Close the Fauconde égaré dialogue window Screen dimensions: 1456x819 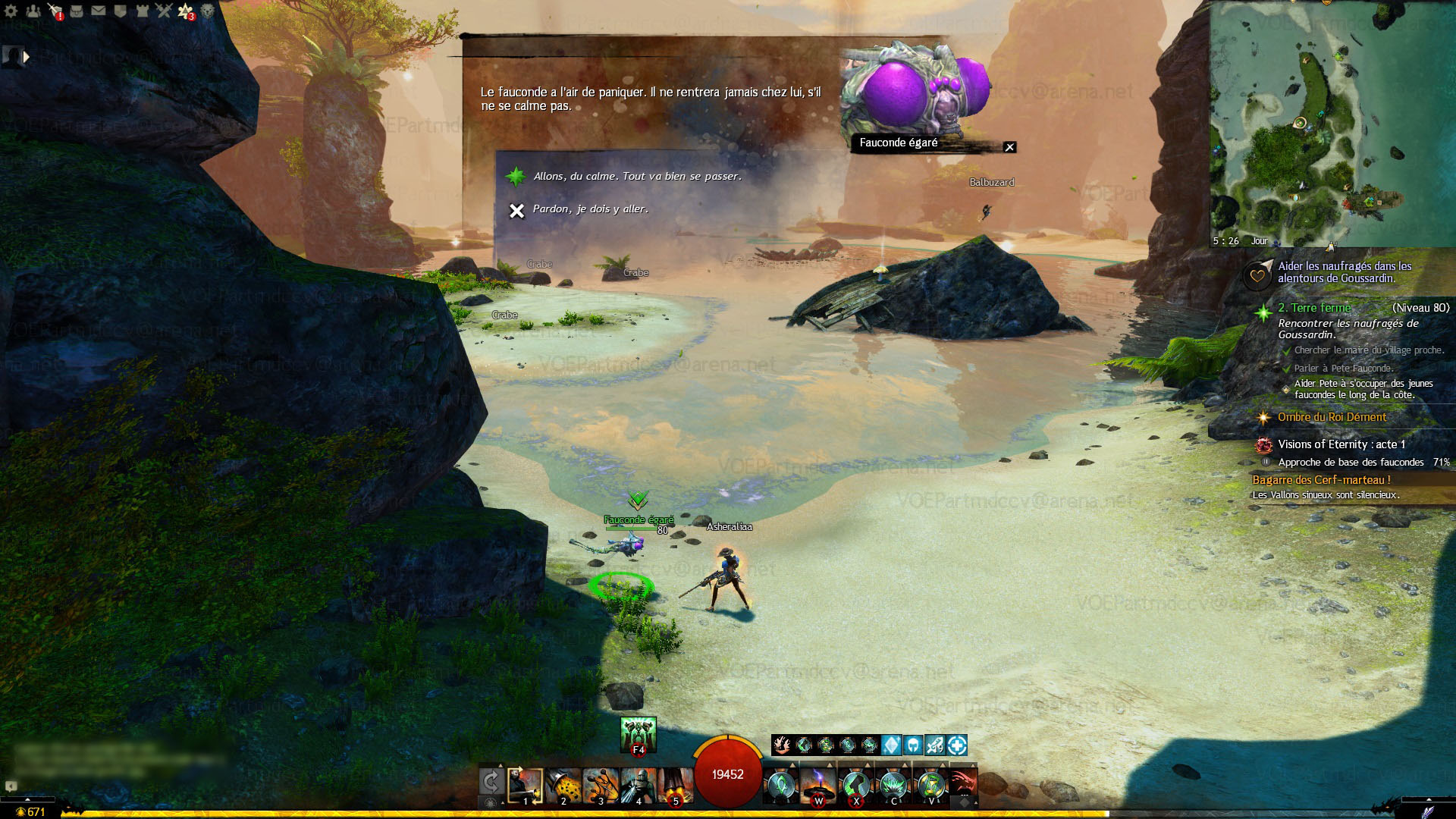tap(1009, 147)
